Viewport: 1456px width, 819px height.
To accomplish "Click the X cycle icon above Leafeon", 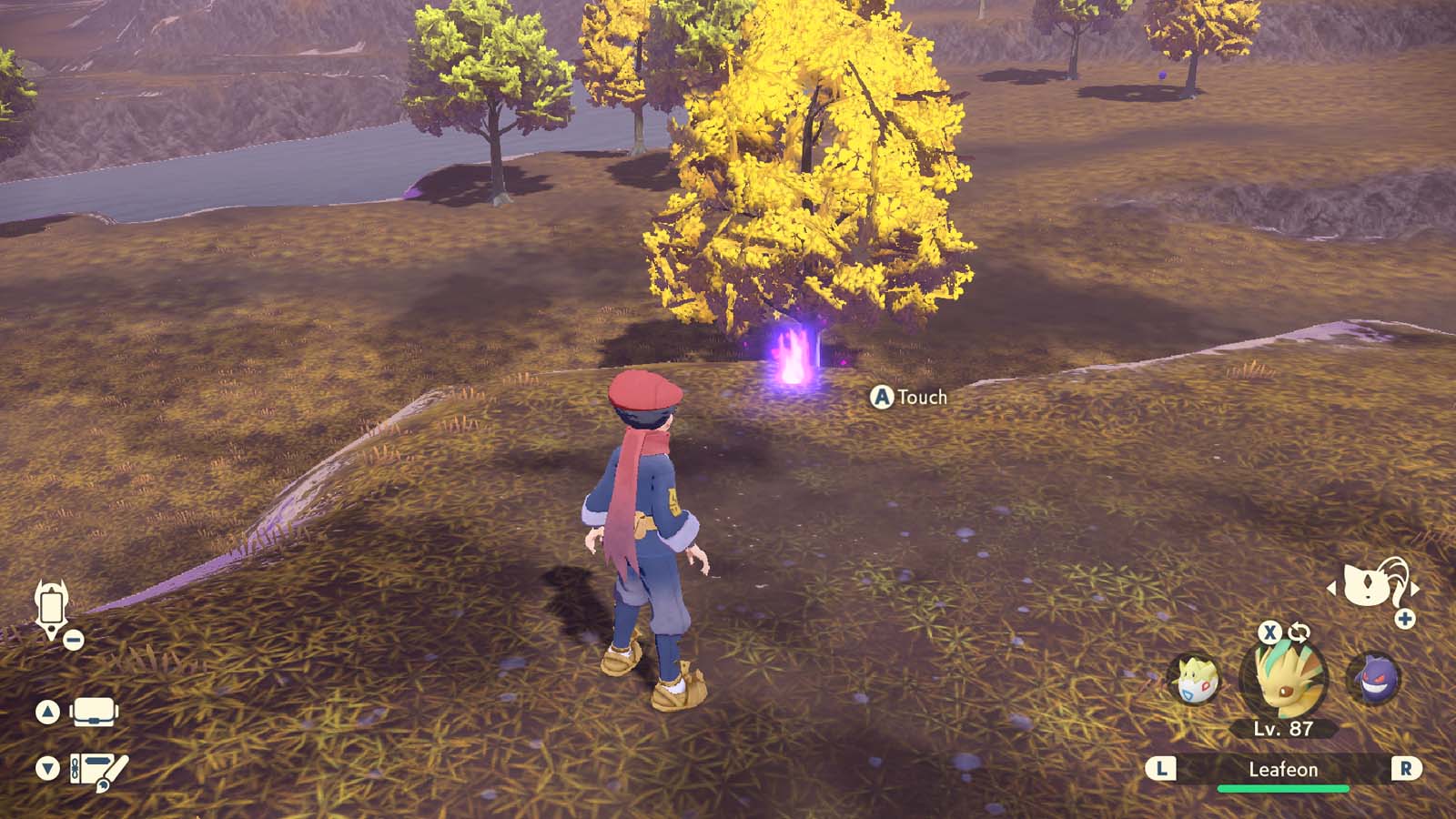I will 1269,633.
